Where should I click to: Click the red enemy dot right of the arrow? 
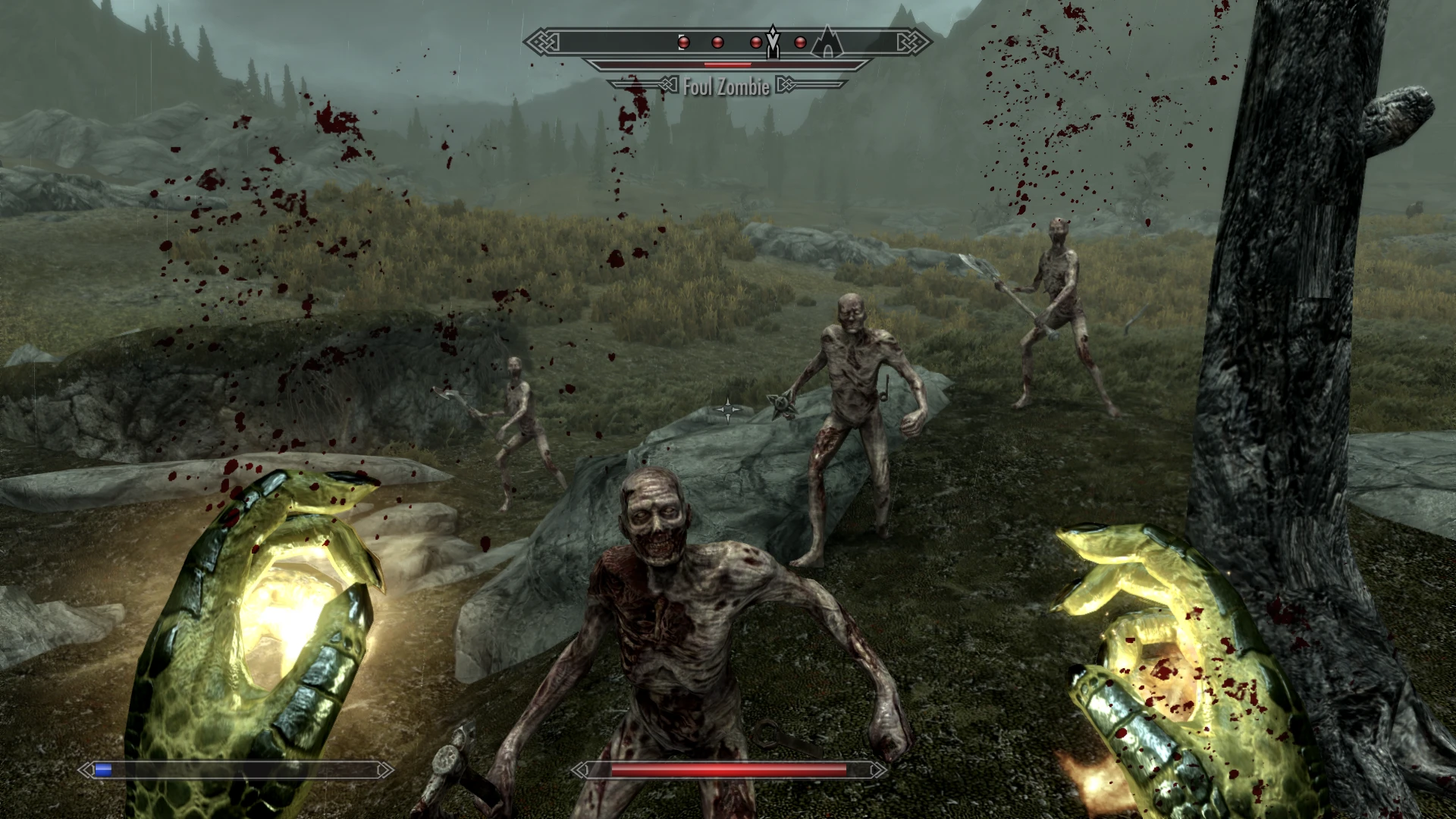point(799,42)
